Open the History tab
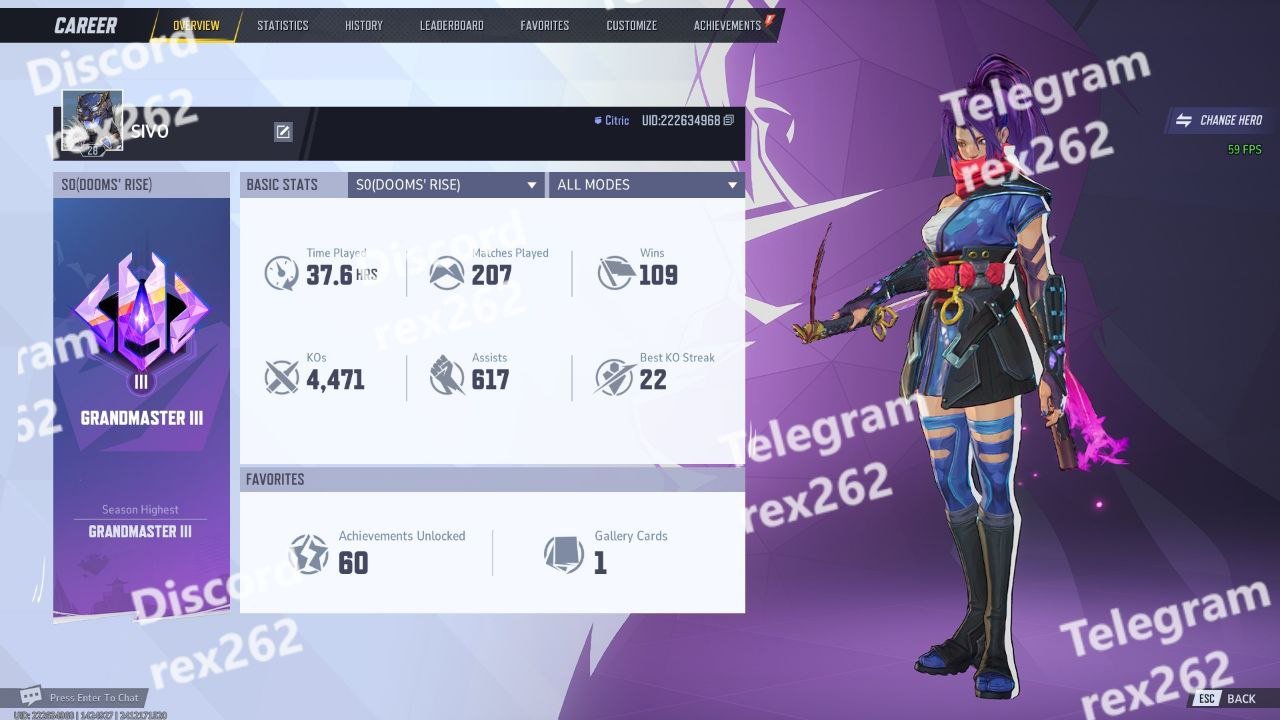This screenshot has height=720, width=1280. 363,25
